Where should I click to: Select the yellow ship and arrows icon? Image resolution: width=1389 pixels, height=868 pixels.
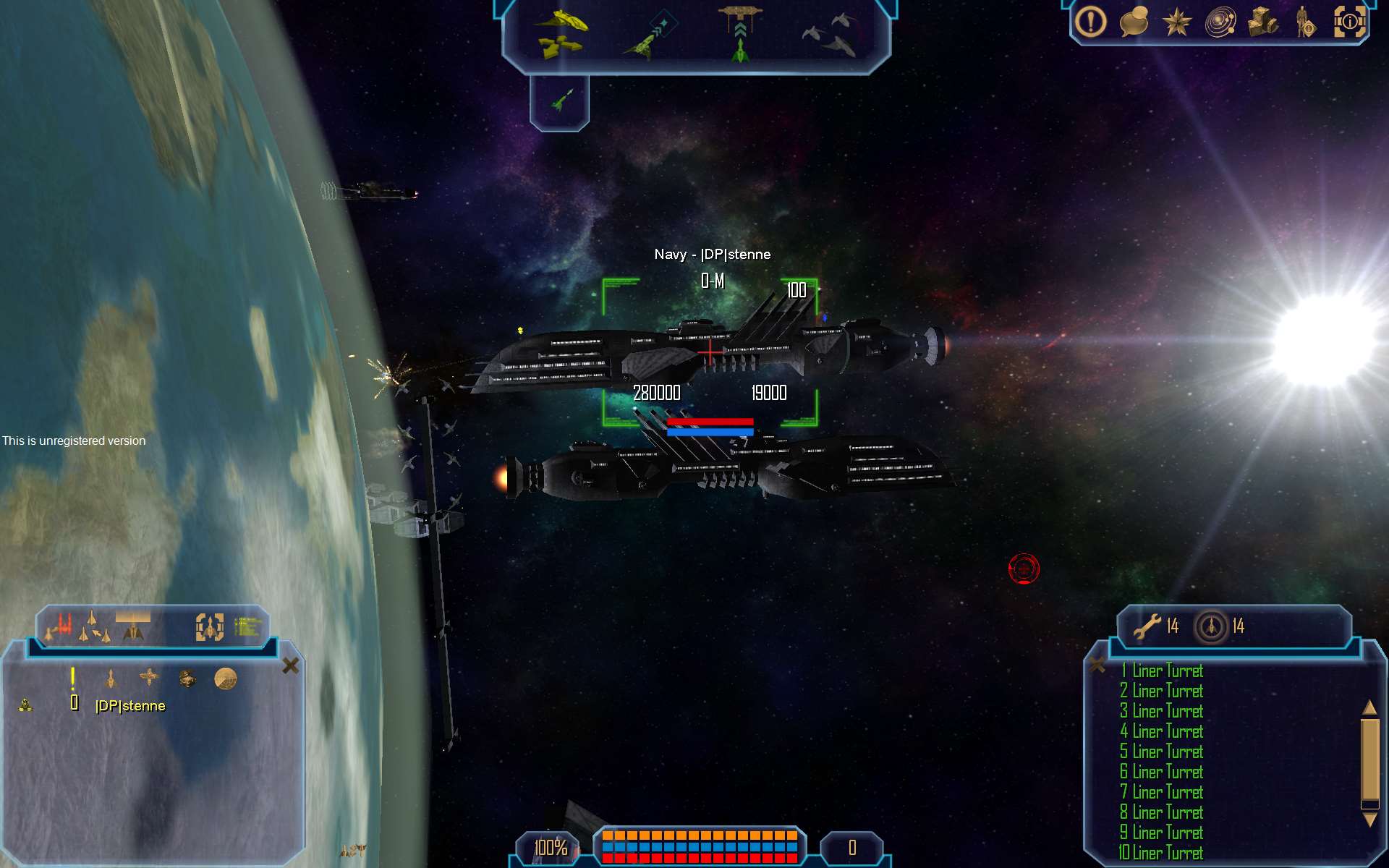(x=561, y=34)
